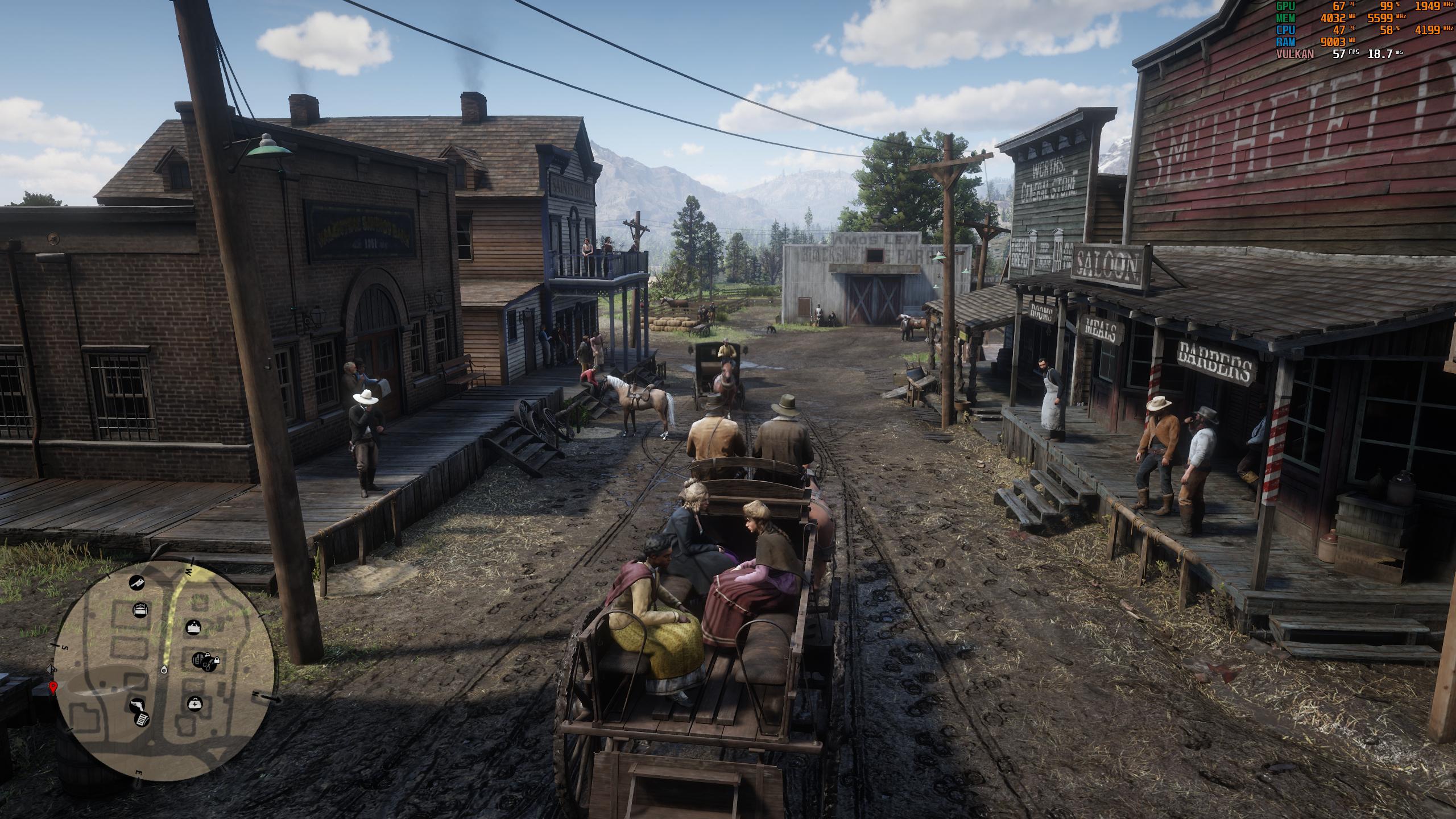Click the red waypoint pin at the minimap edge
The width and height of the screenshot is (1456, 819).
click(53, 688)
